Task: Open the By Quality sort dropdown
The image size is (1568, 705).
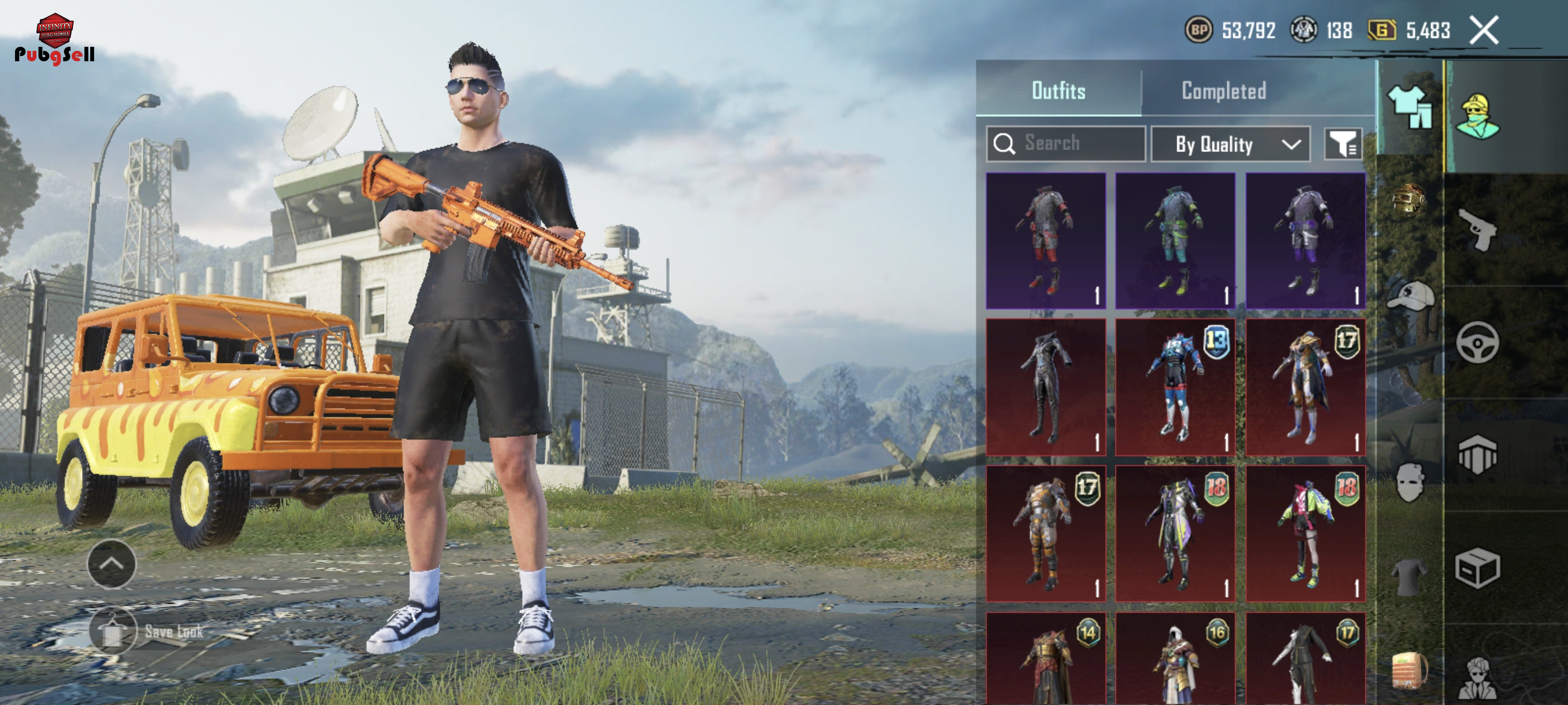Action: point(1230,144)
